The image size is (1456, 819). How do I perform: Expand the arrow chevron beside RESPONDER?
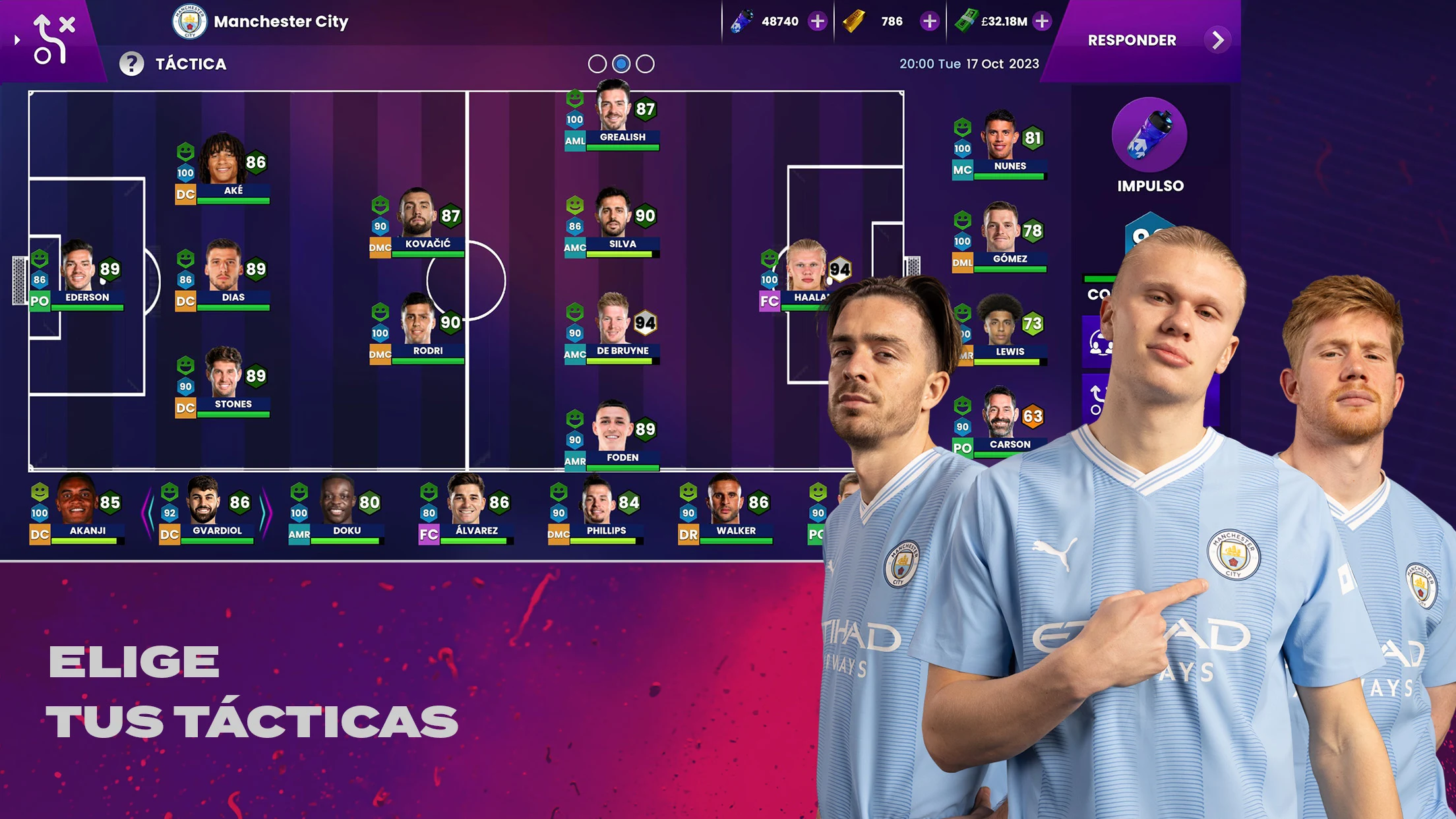point(1218,40)
